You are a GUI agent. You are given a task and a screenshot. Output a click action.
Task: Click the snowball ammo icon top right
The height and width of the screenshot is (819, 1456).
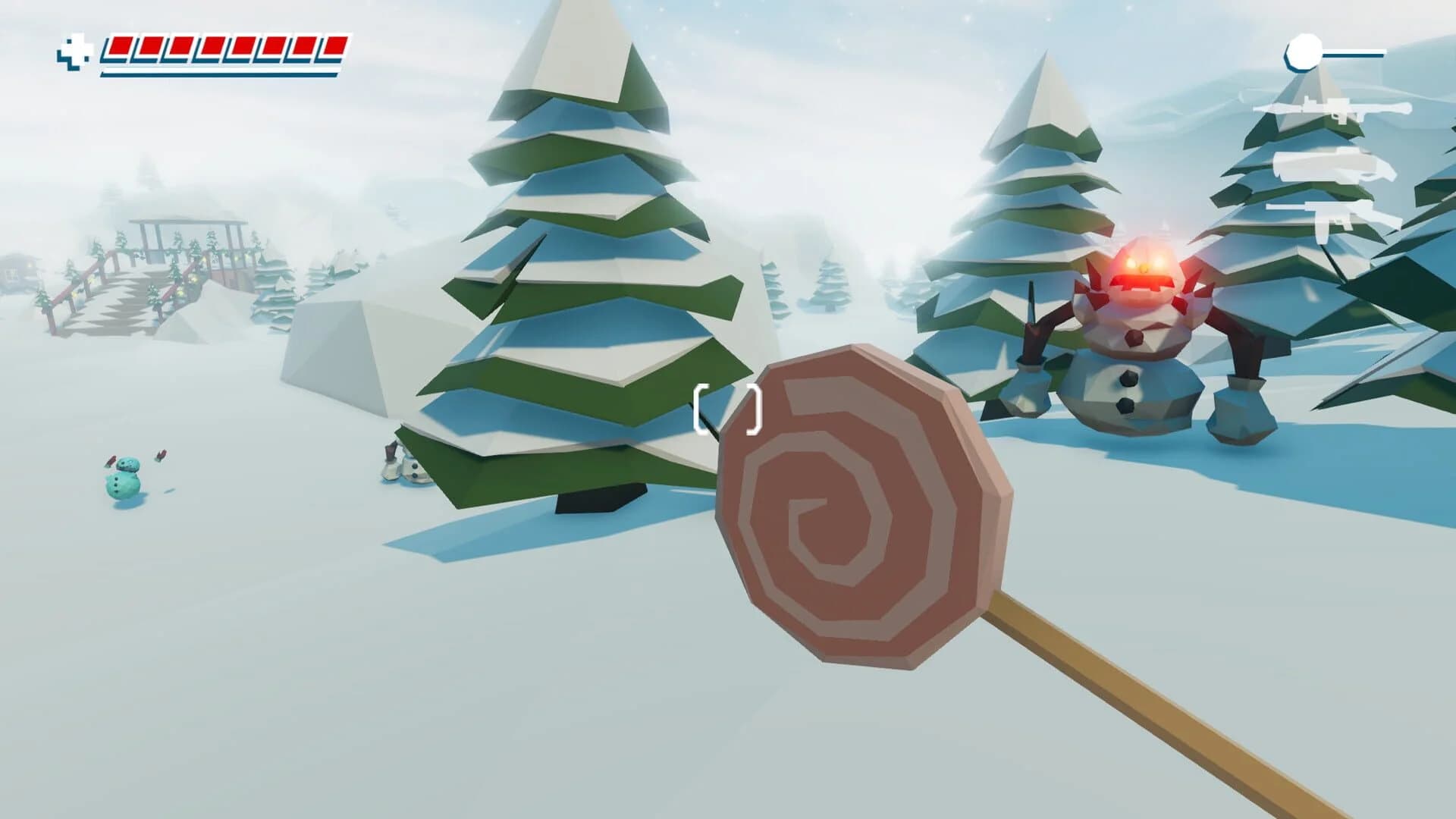1305,52
